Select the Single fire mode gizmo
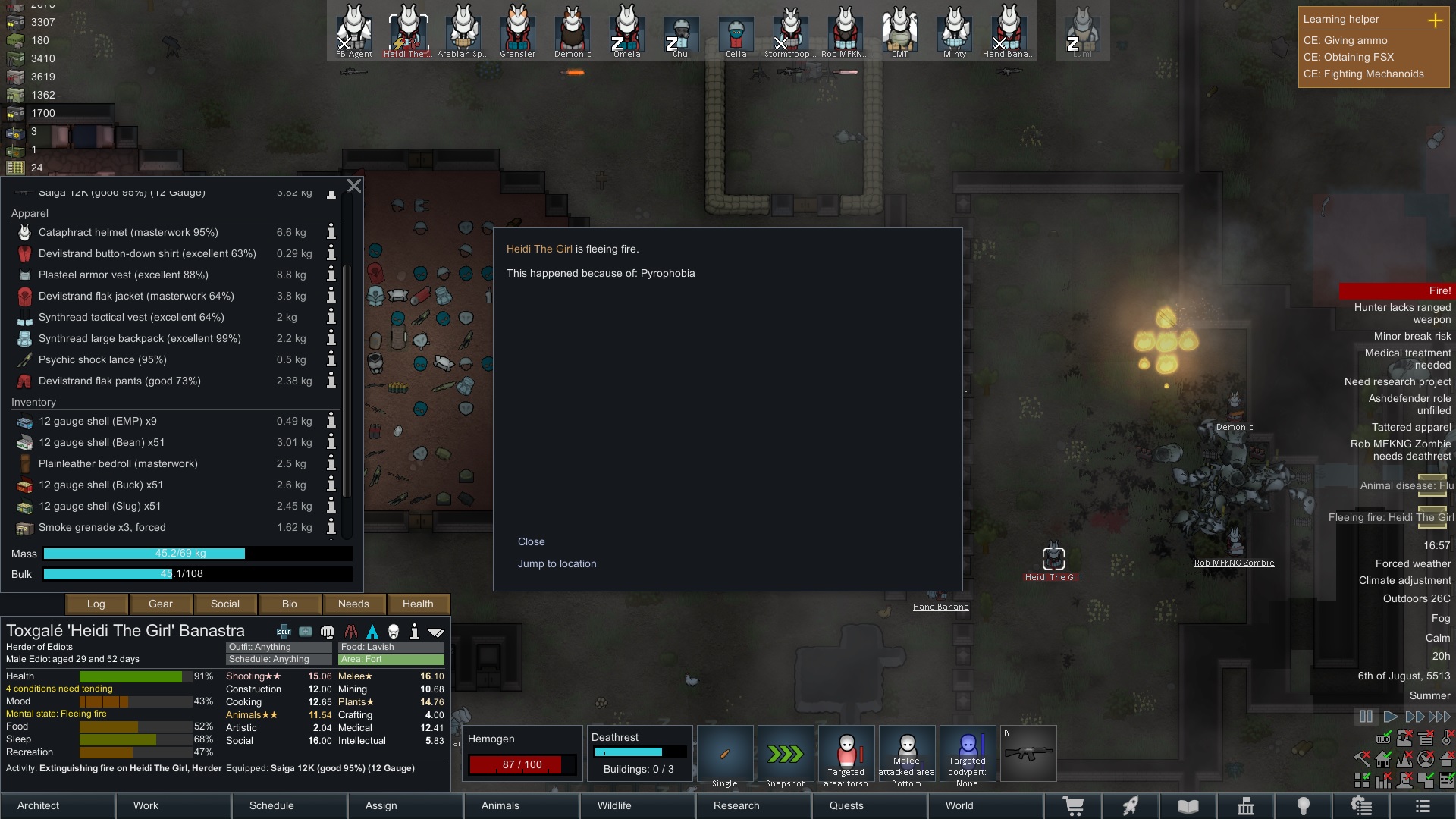Screen dimensions: 1456x819 click(x=725, y=753)
